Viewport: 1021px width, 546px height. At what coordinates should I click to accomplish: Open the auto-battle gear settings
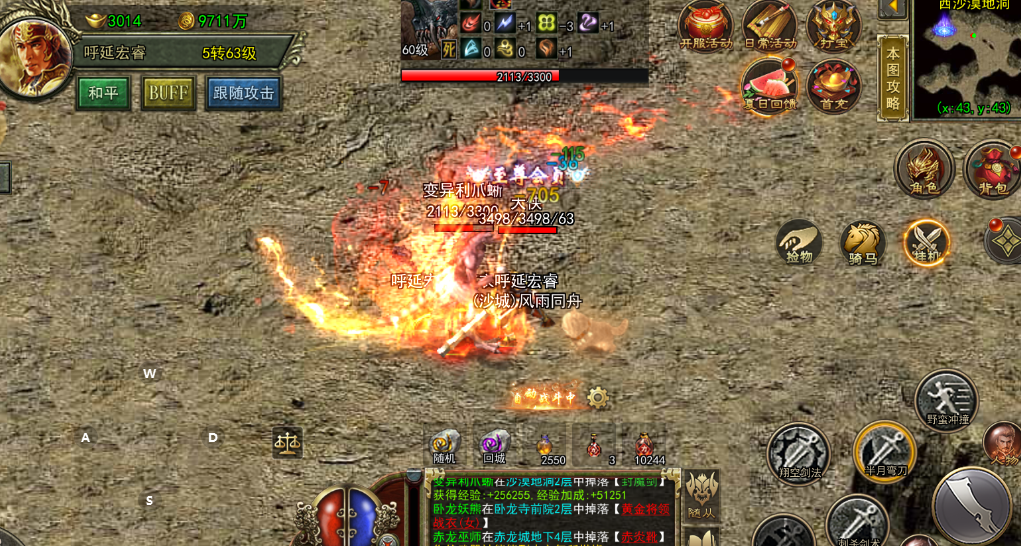click(598, 398)
